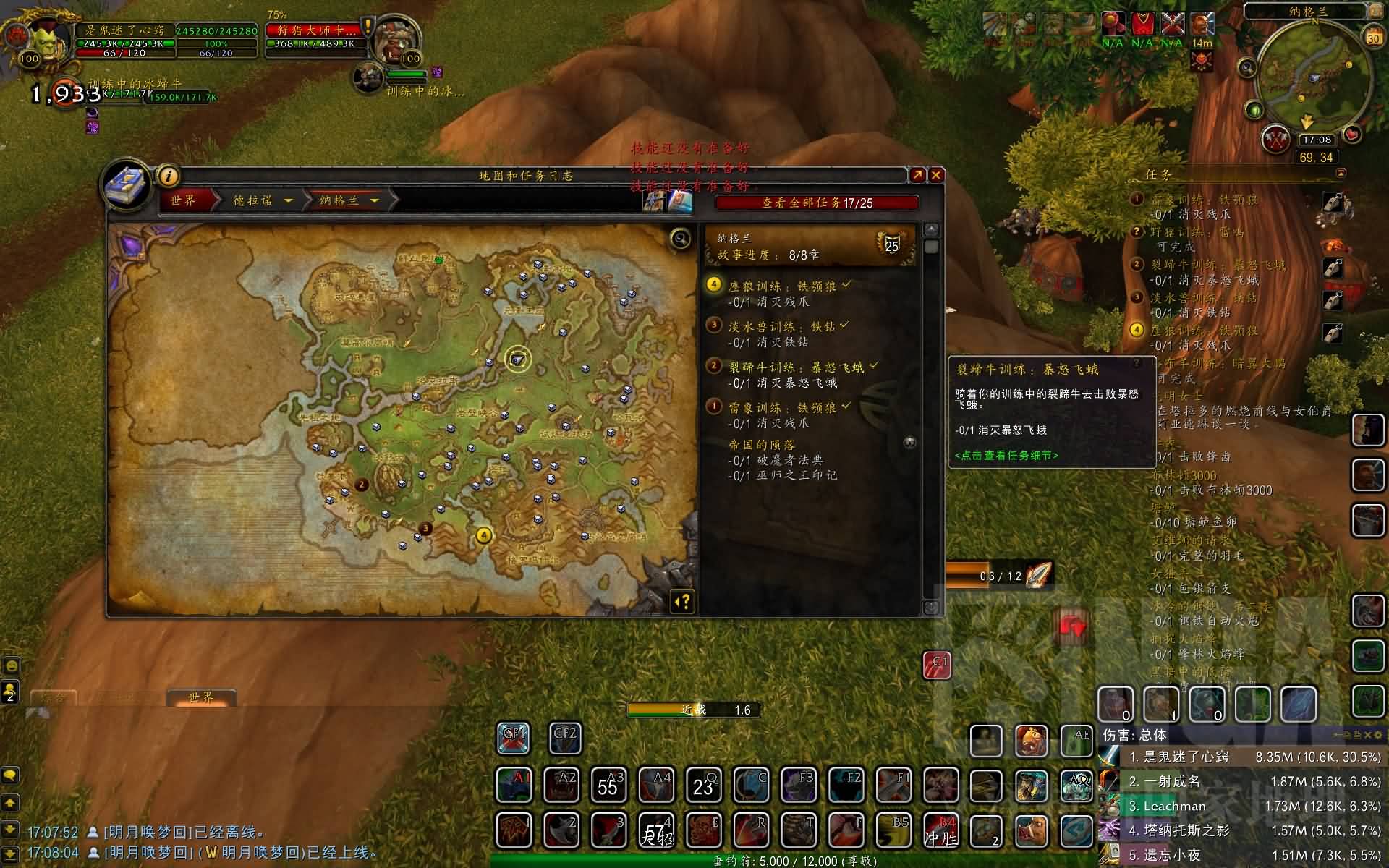Switch to the 世界 chat tab

click(x=200, y=697)
